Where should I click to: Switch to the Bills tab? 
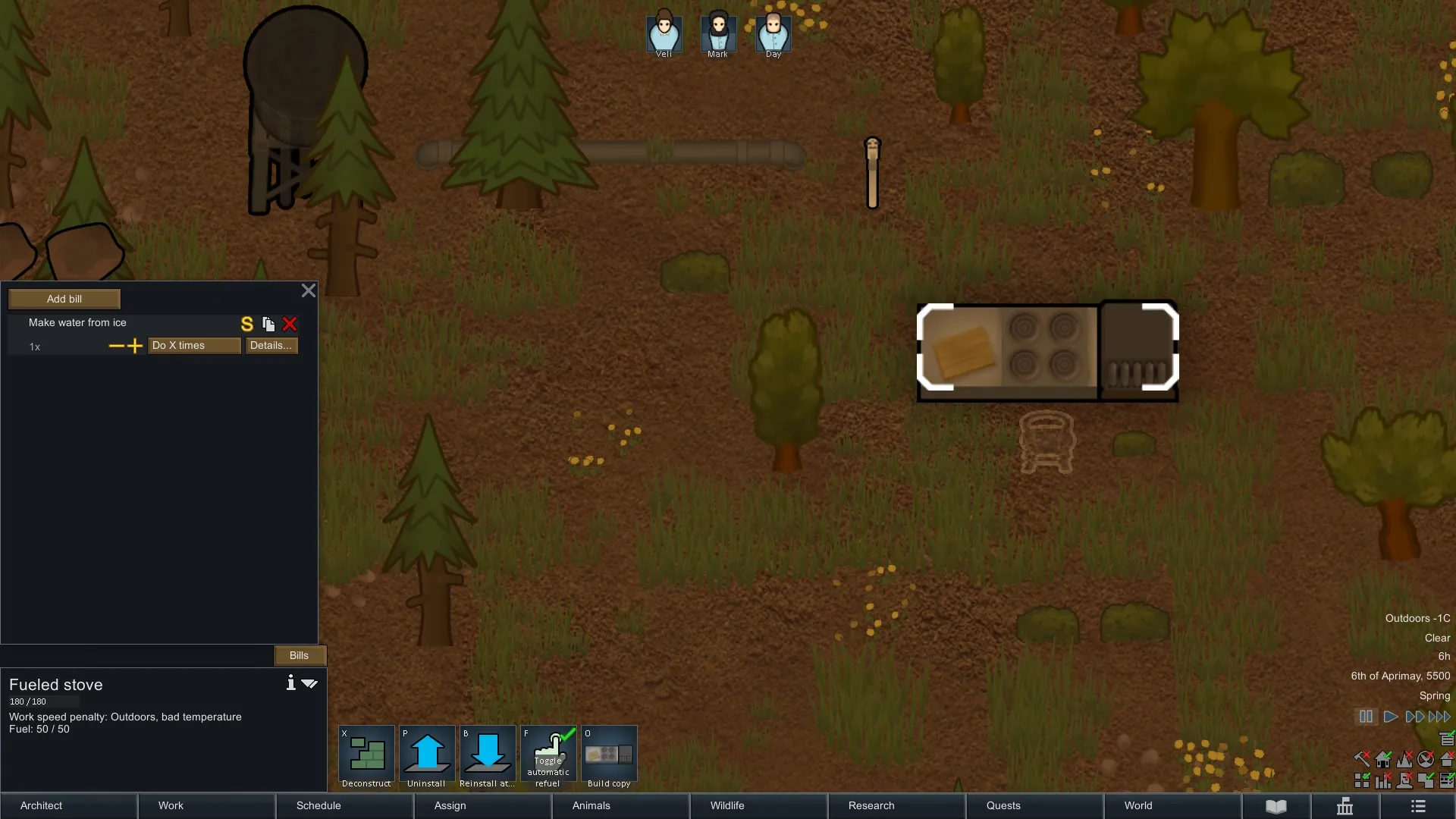(x=299, y=655)
